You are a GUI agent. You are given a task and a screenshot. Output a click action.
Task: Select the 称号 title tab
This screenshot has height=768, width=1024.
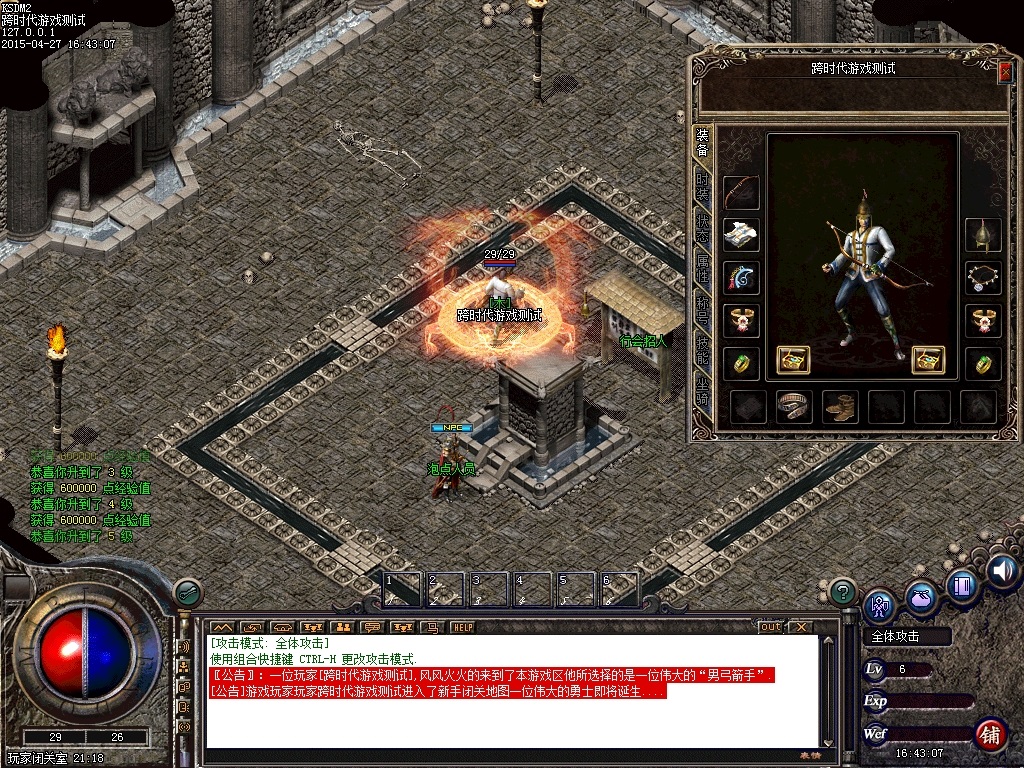(x=703, y=310)
